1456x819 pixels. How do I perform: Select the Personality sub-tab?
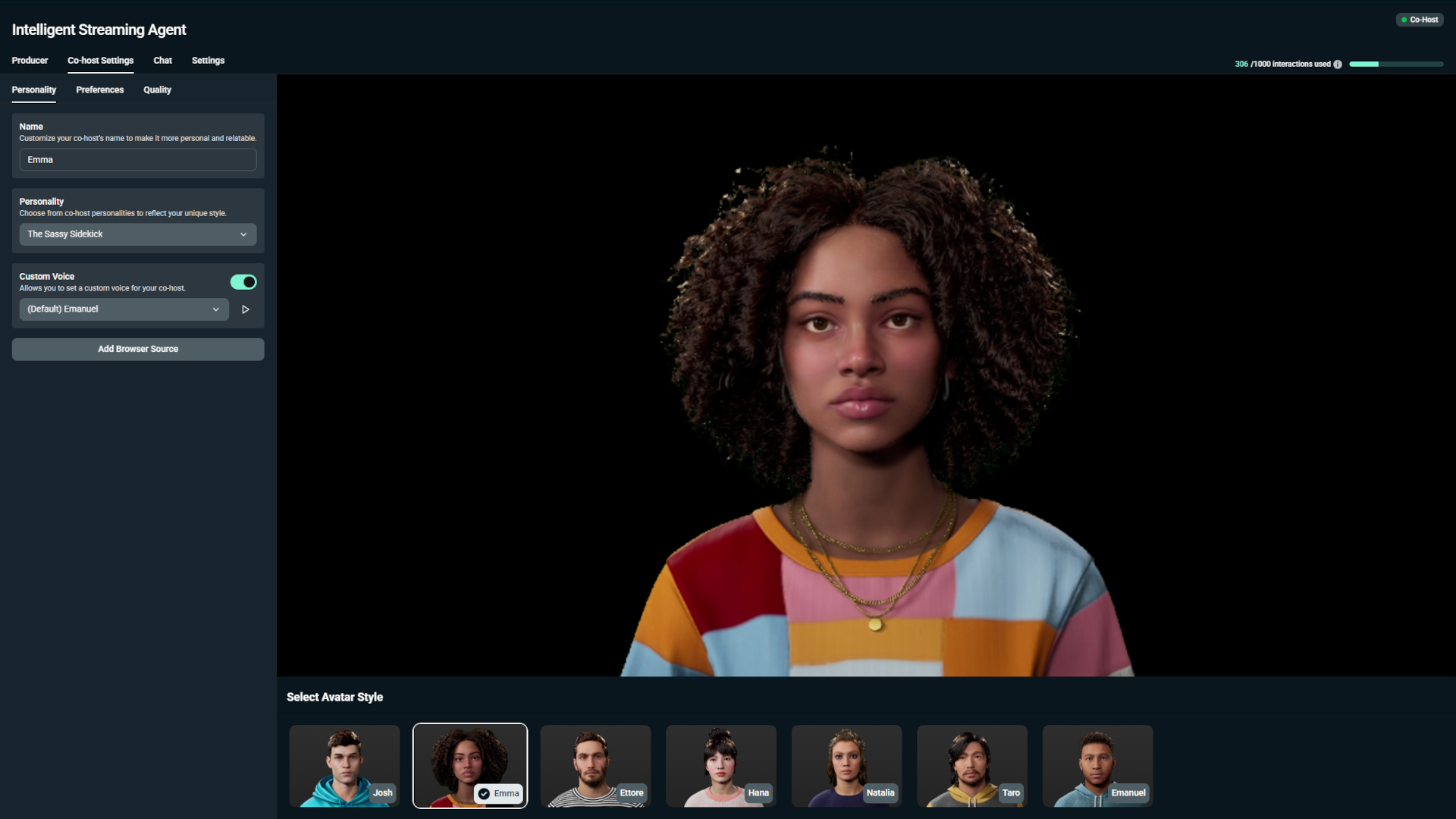pyautogui.click(x=33, y=90)
